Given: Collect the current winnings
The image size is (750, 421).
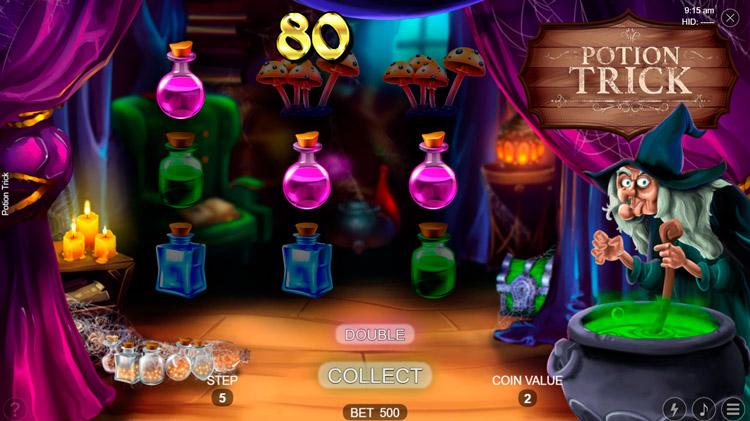Looking at the screenshot, I should [x=375, y=376].
